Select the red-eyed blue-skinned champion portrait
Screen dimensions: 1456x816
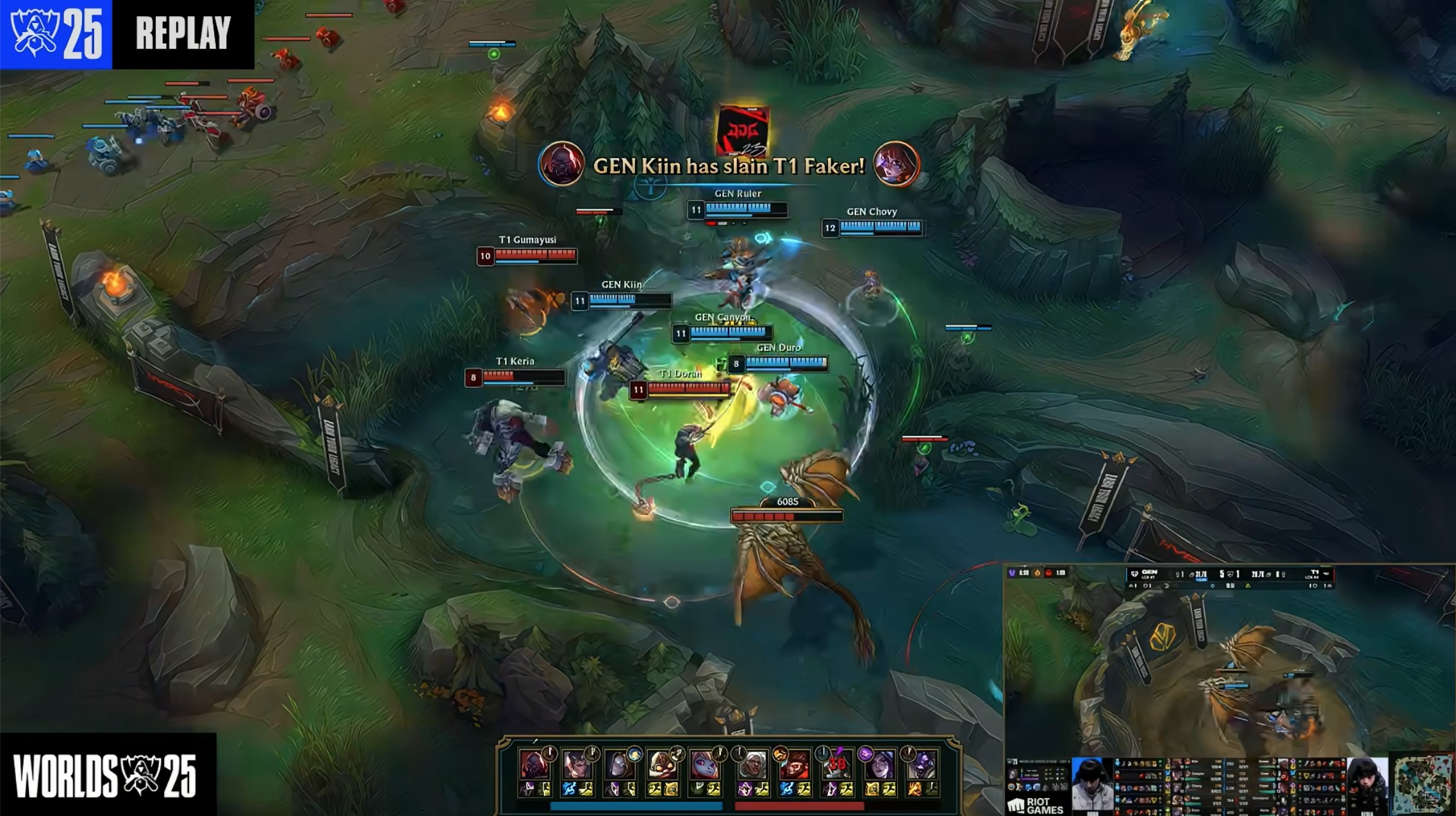703,765
